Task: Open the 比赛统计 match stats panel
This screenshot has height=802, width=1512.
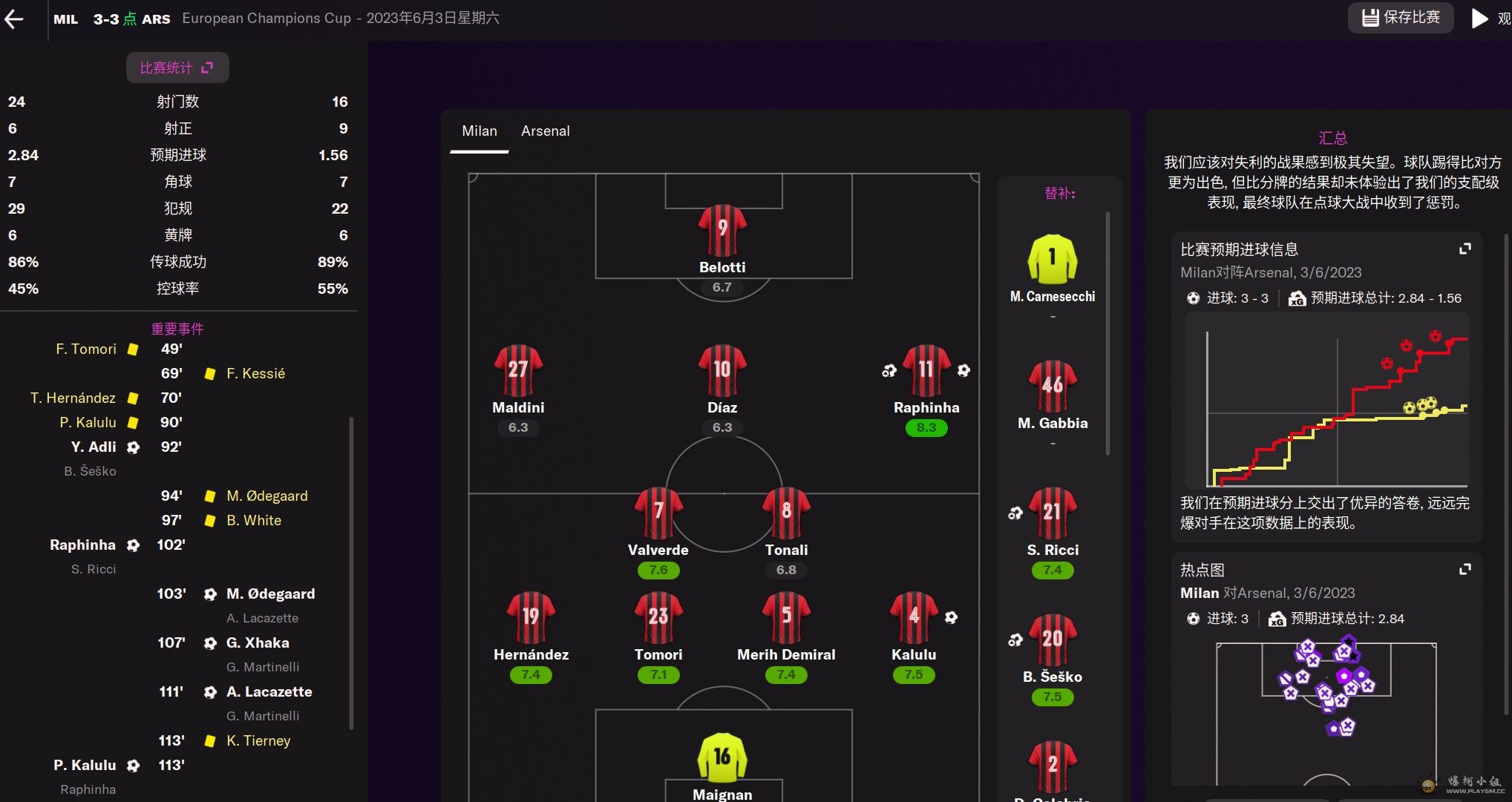Action: [177, 68]
